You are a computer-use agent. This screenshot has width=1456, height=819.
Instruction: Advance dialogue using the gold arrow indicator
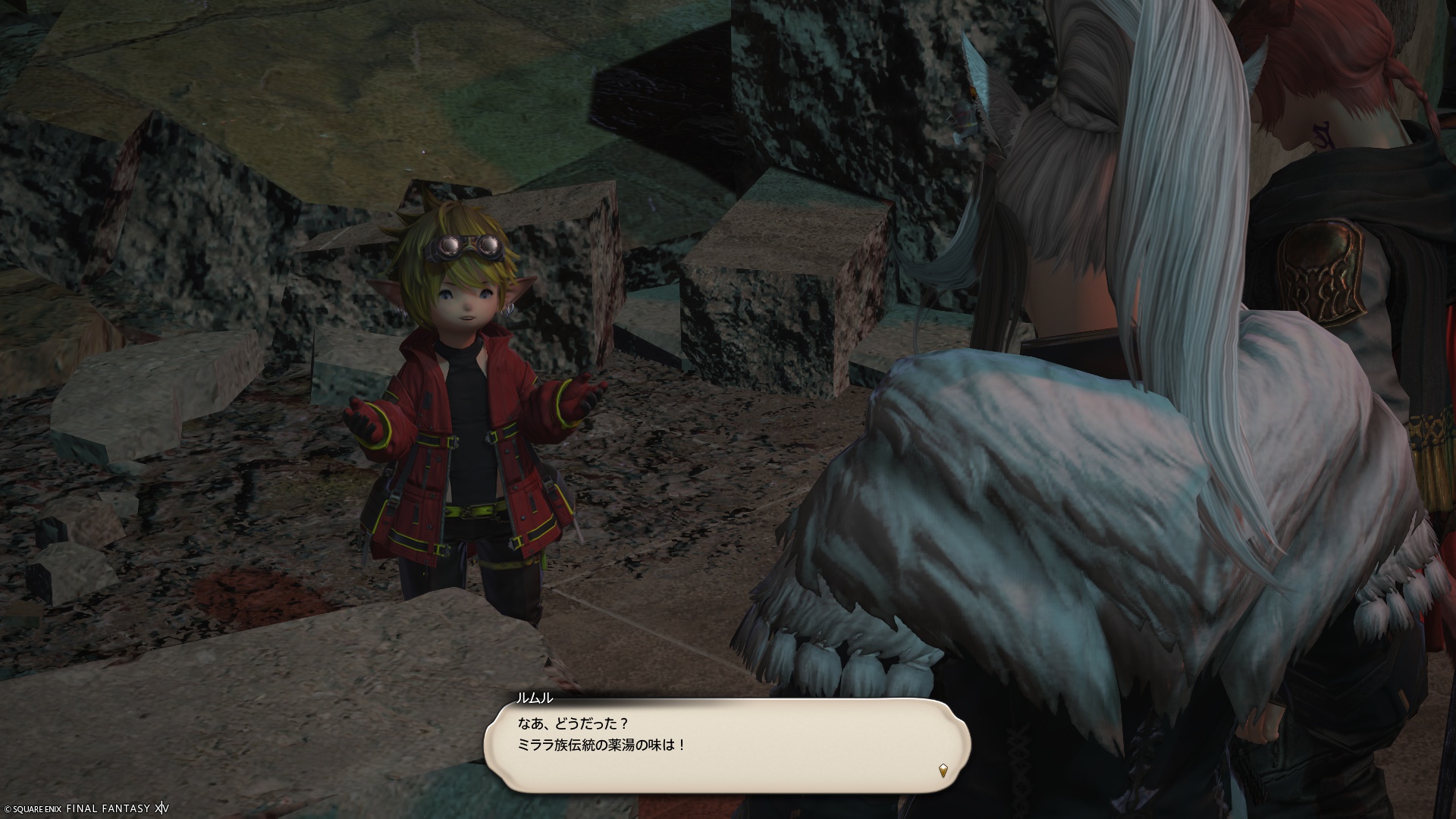943,770
